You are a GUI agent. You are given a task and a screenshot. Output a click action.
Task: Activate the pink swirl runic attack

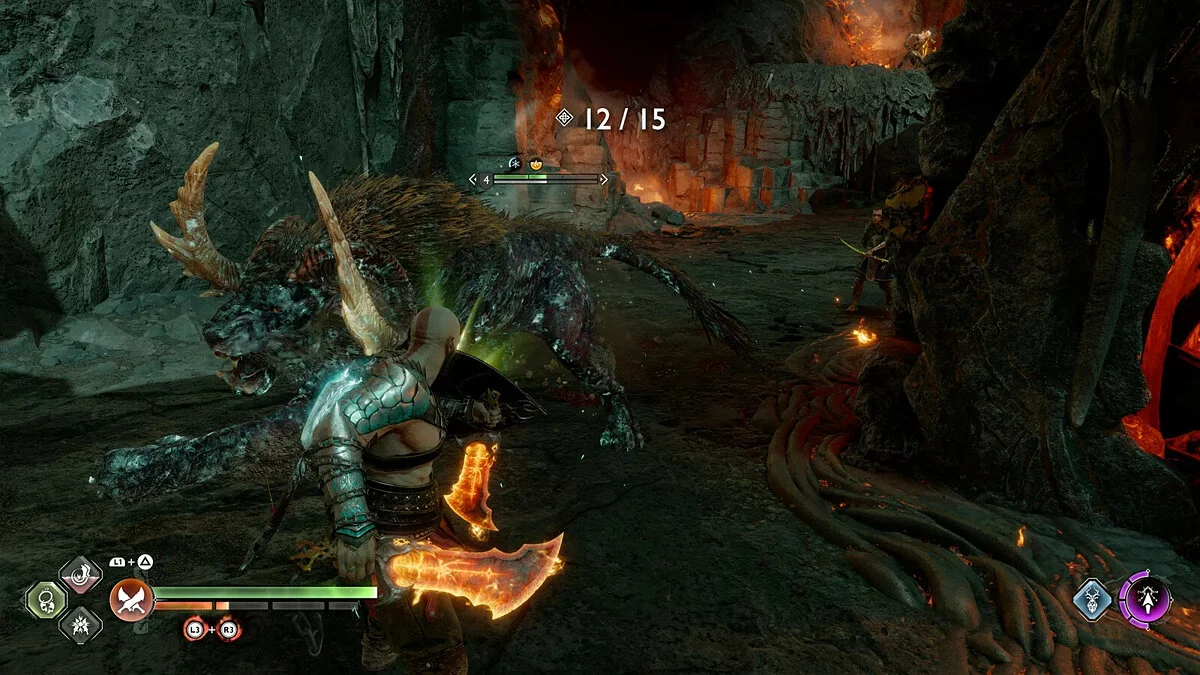[80, 575]
